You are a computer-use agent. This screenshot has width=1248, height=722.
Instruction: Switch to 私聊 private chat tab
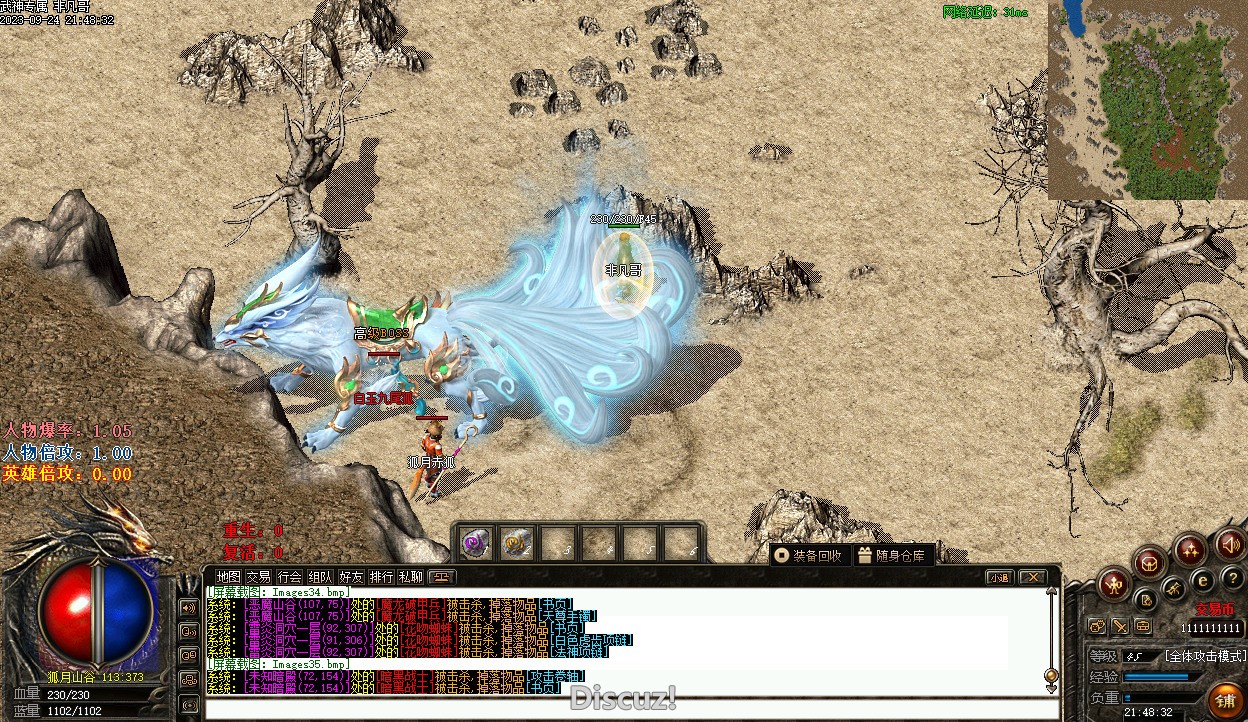click(411, 577)
